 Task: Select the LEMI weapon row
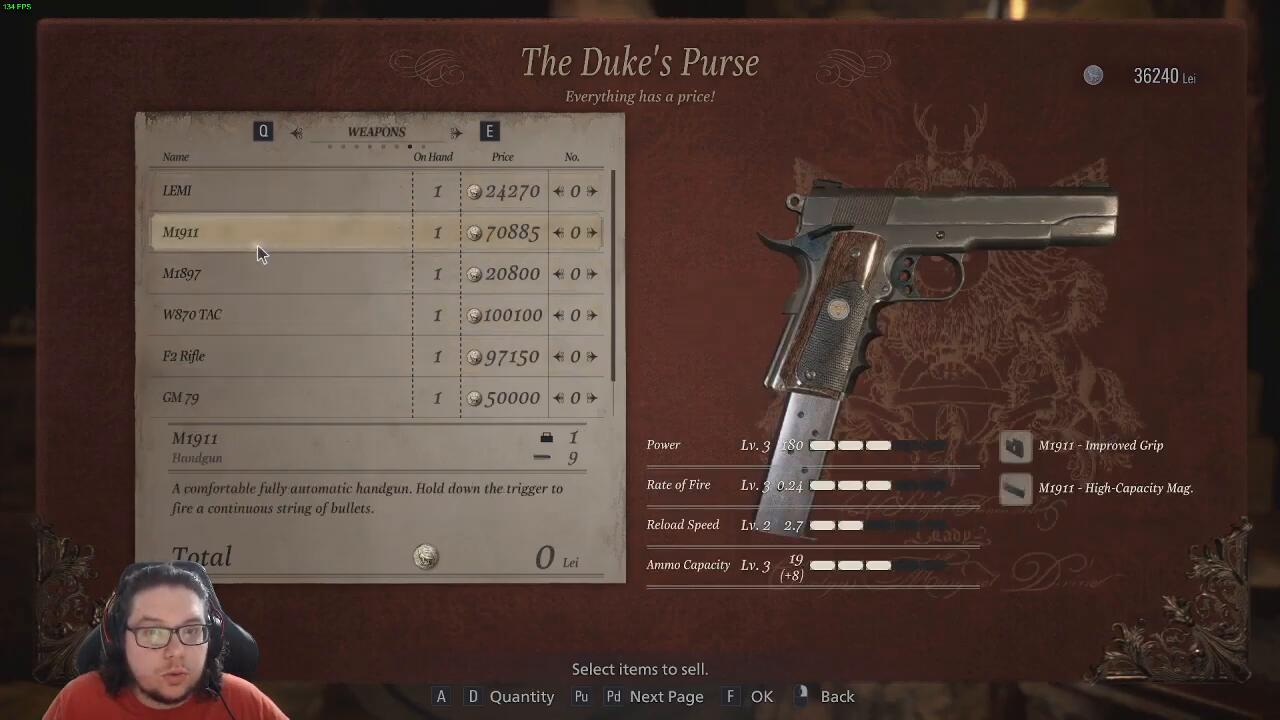280,191
